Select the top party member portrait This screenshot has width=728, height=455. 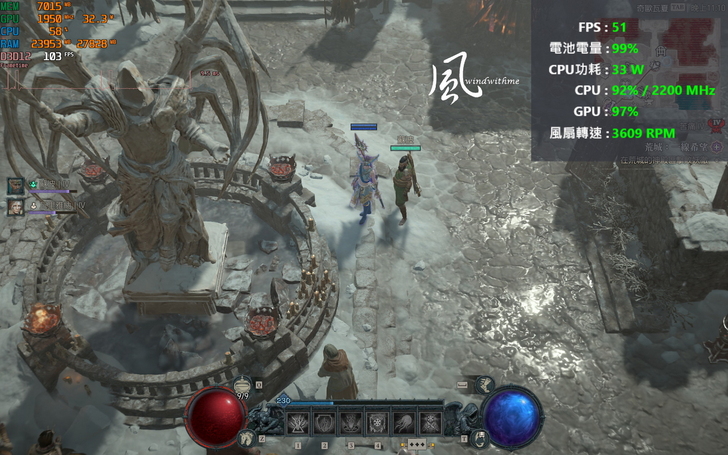pos(16,185)
